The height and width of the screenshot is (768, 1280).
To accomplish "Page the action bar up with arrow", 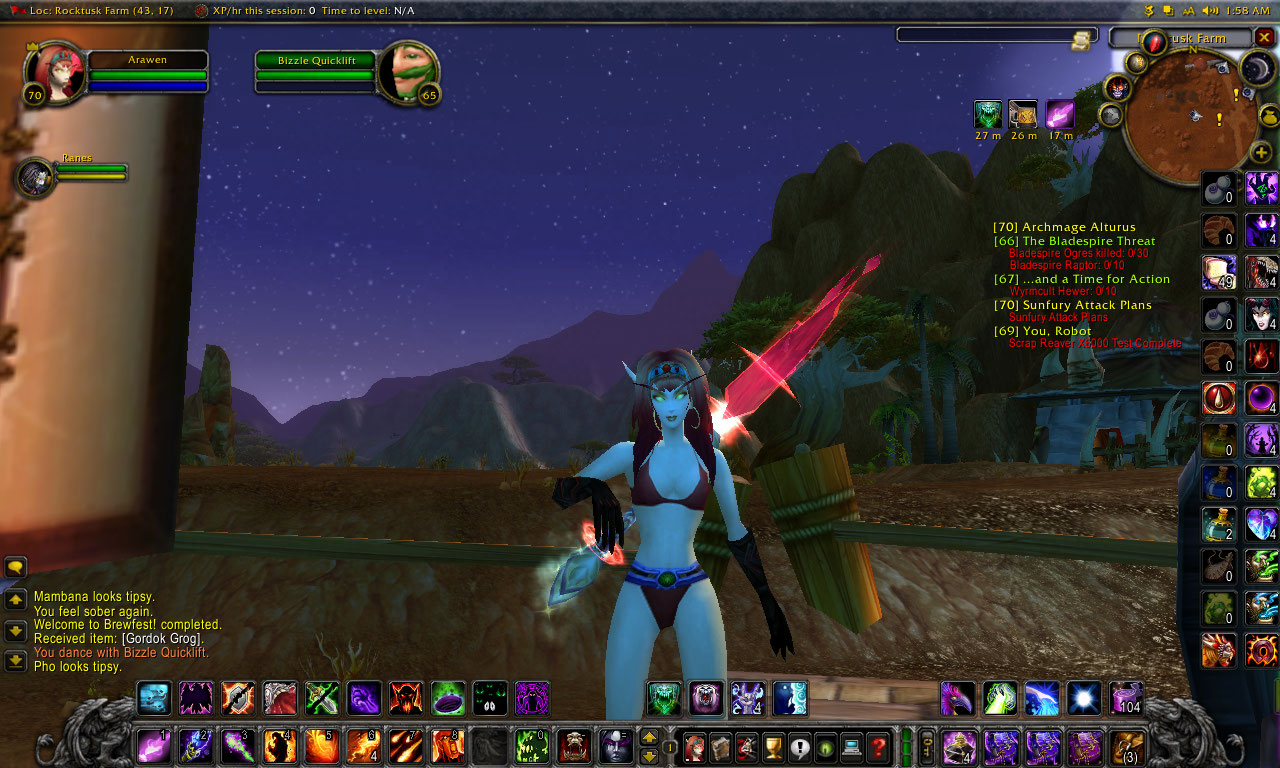I will (x=649, y=738).
